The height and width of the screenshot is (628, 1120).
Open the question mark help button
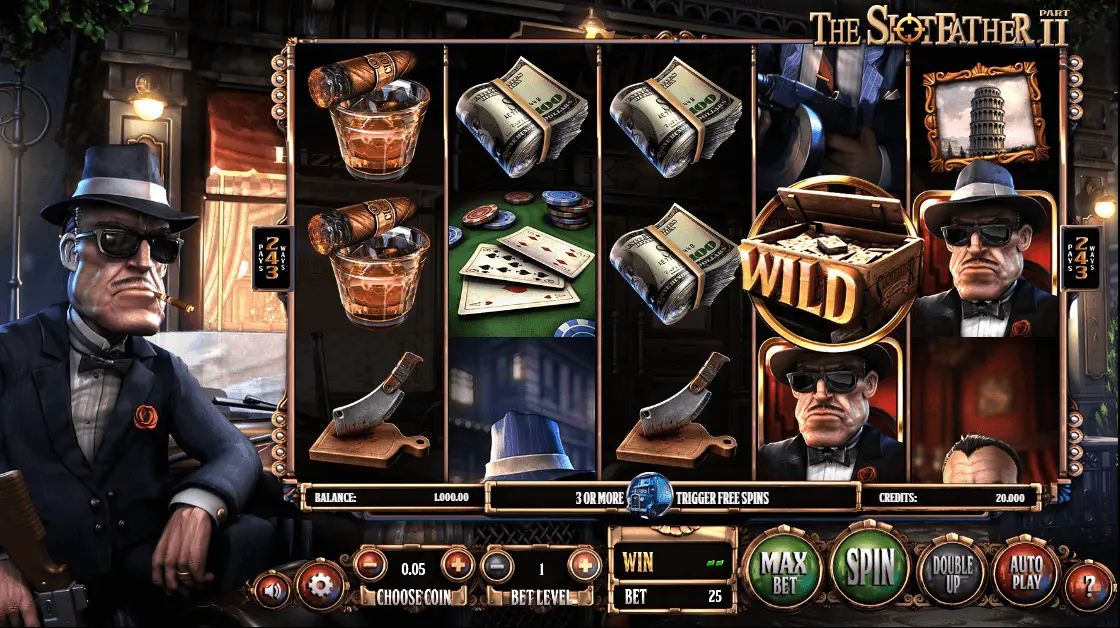point(1088,583)
